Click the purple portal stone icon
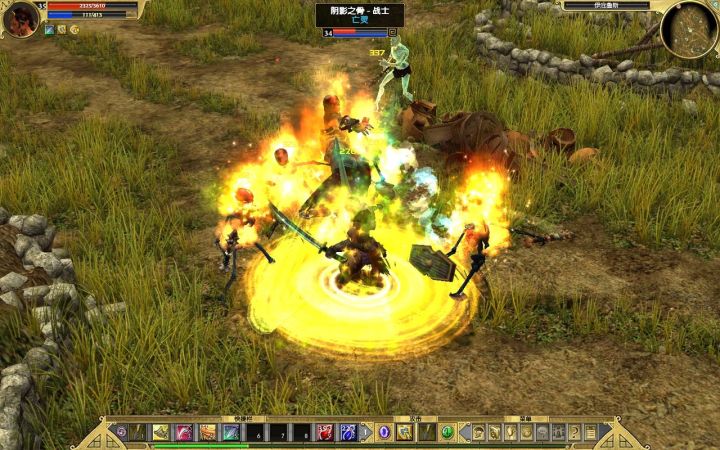This screenshot has width=720, height=450. tap(383, 432)
